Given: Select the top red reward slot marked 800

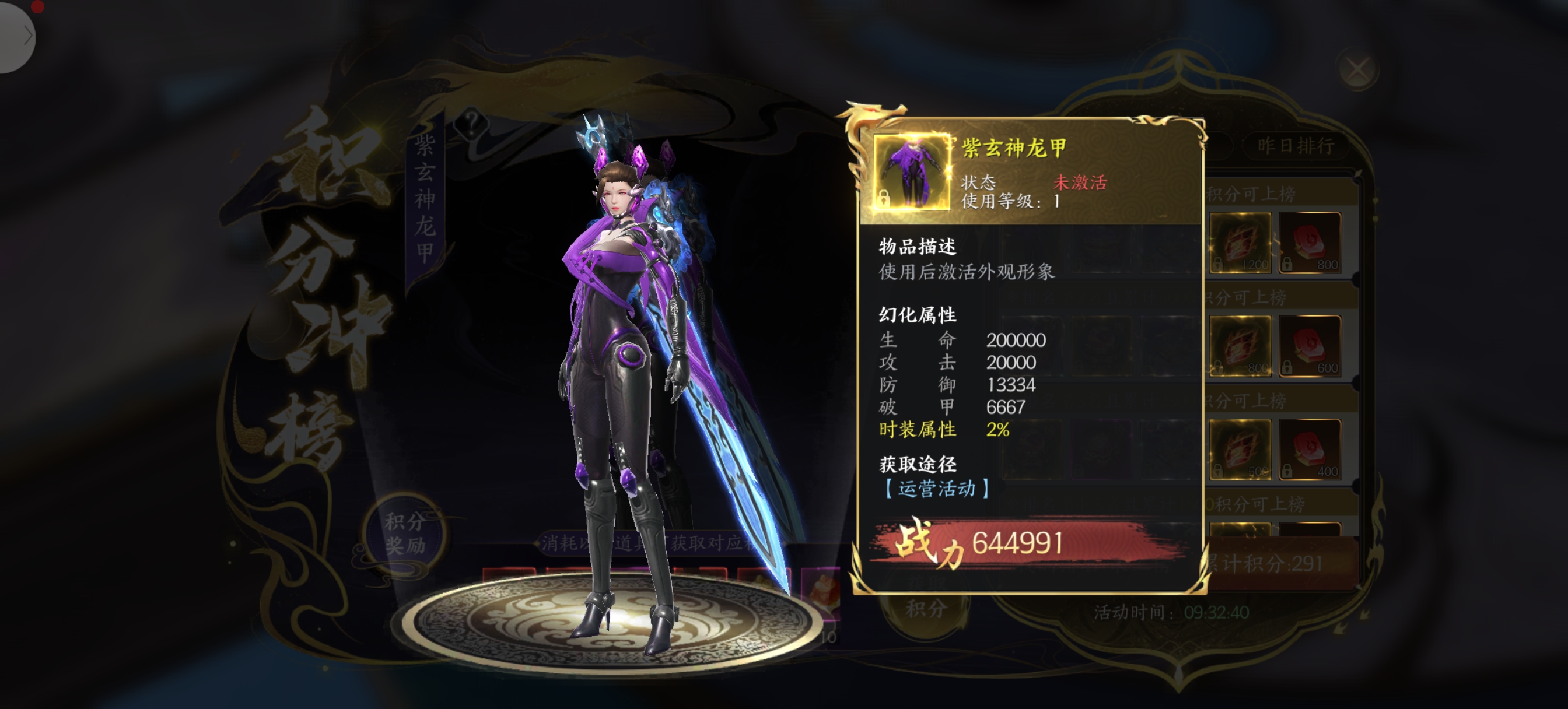Looking at the screenshot, I should coord(1310,243).
